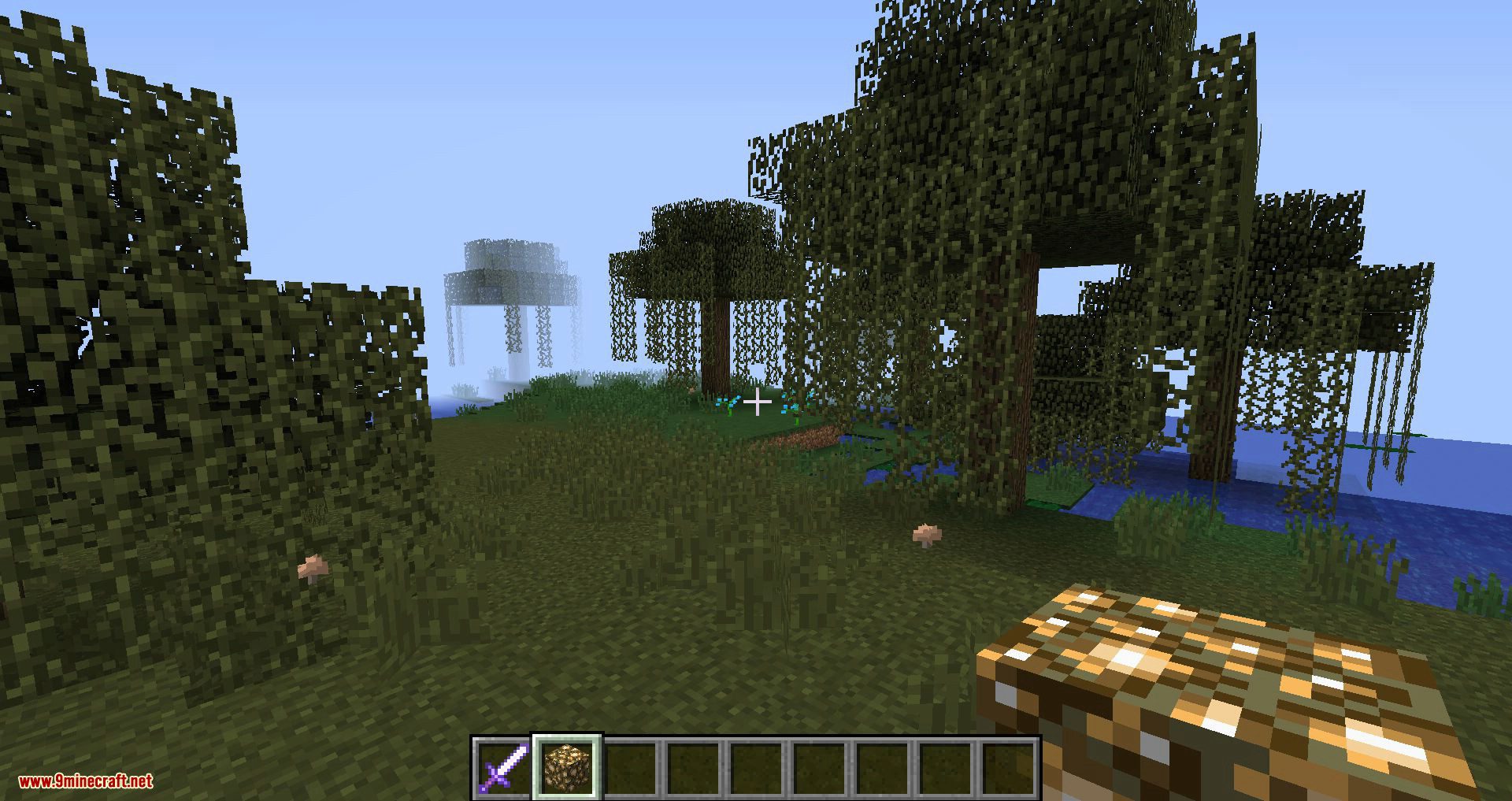Choose the glowstone block hotbar slot
Screen dimensions: 1512x801
tap(567, 766)
